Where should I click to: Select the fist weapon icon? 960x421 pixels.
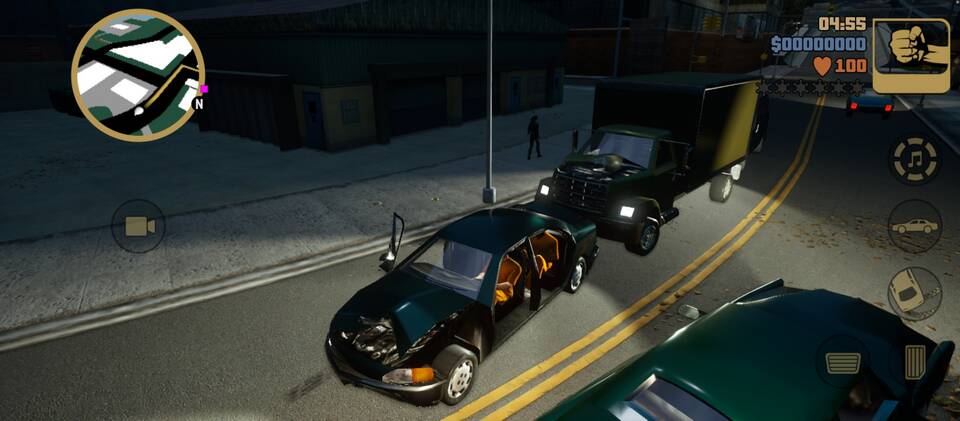pyautogui.click(x=911, y=56)
